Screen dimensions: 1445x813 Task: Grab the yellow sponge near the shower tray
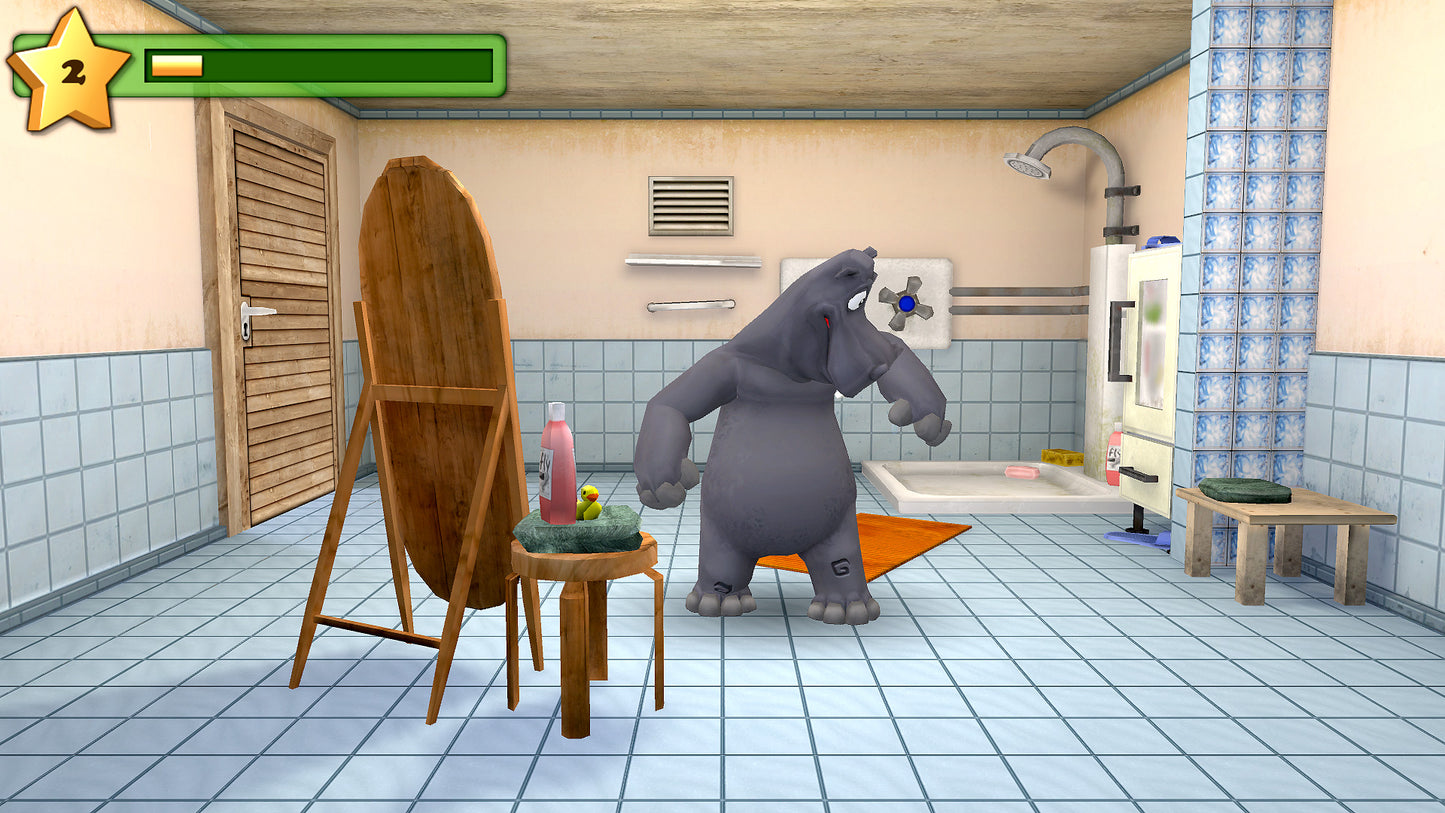click(1063, 458)
